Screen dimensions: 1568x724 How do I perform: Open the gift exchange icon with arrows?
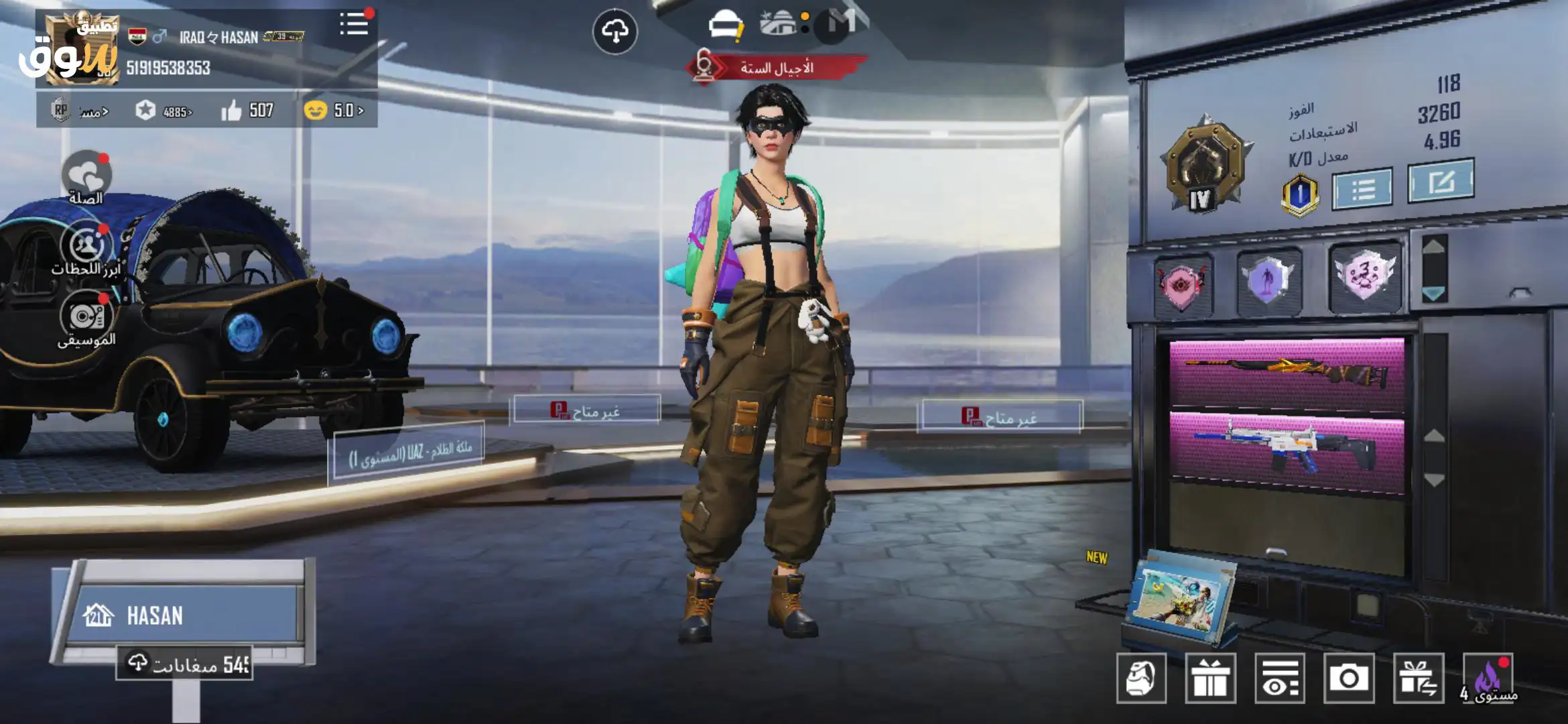click(x=1418, y=678)
